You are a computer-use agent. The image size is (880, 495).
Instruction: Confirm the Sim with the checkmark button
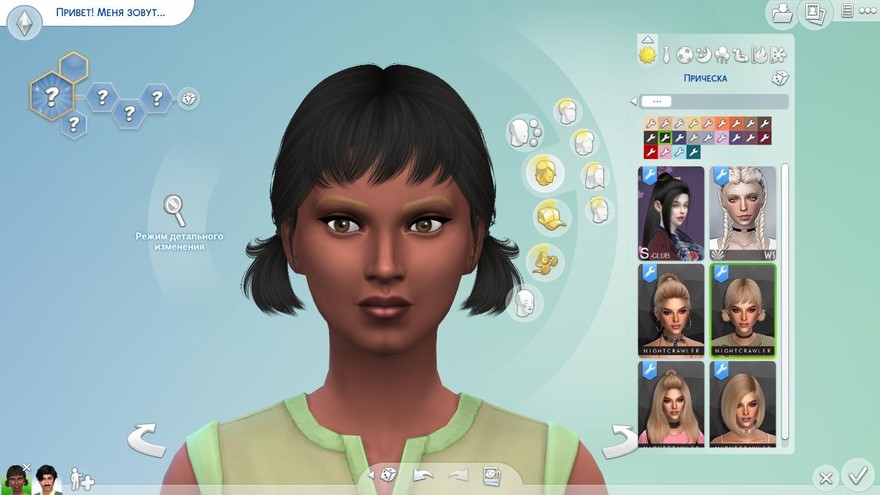tap(858, 472)
